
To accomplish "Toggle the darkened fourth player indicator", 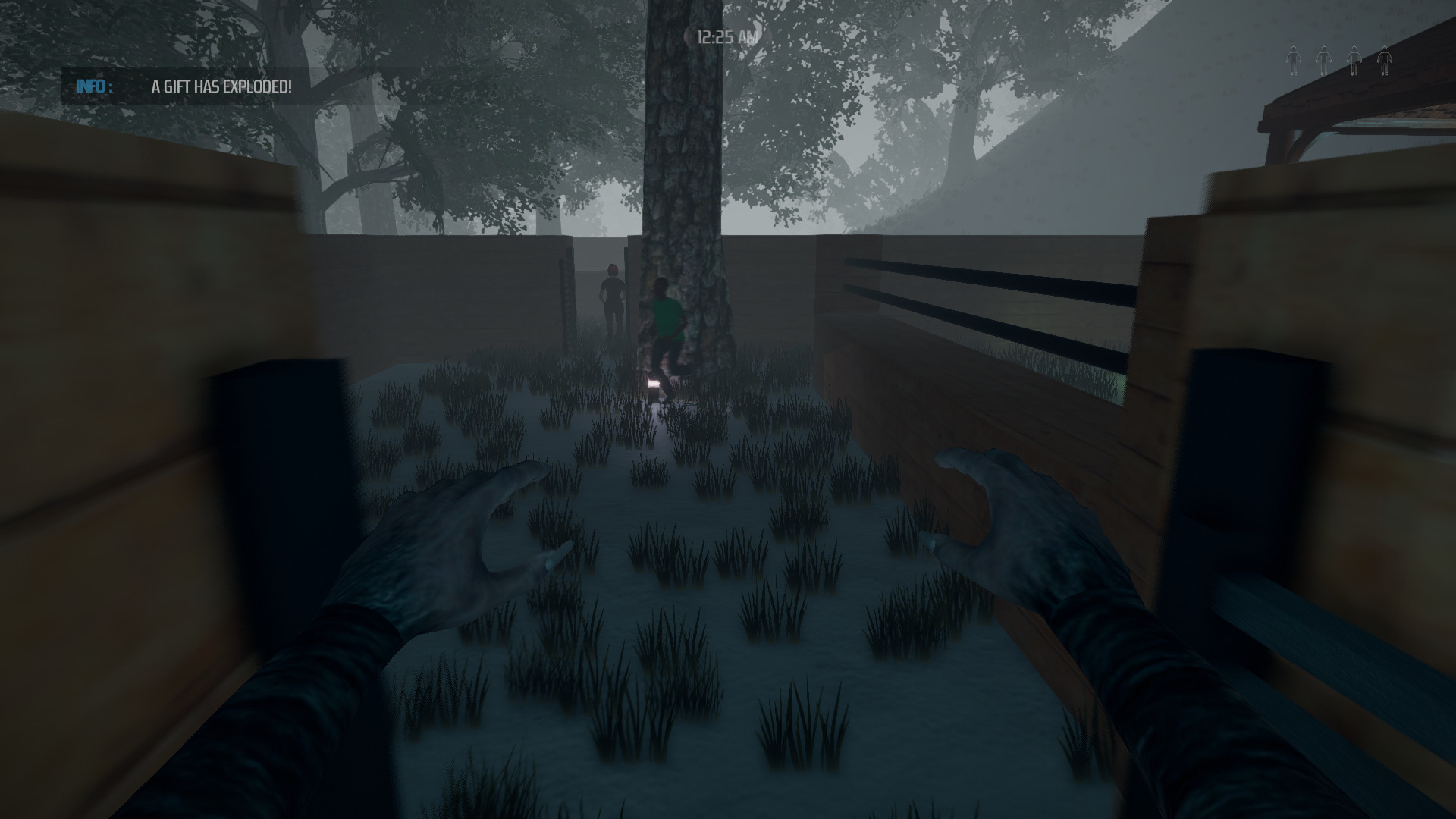I will [1385, 61].
